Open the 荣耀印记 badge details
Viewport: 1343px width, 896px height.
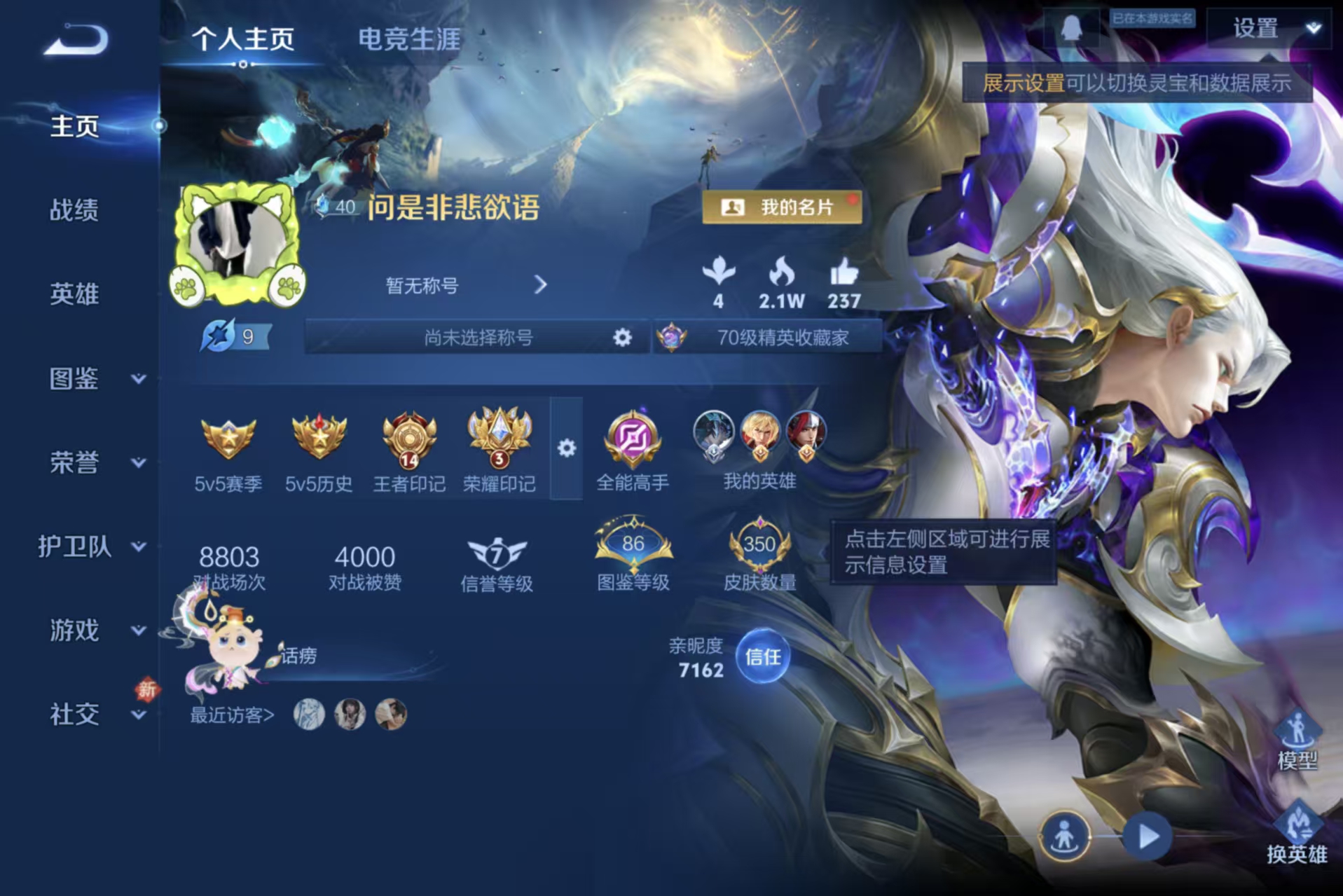[499, 443]
